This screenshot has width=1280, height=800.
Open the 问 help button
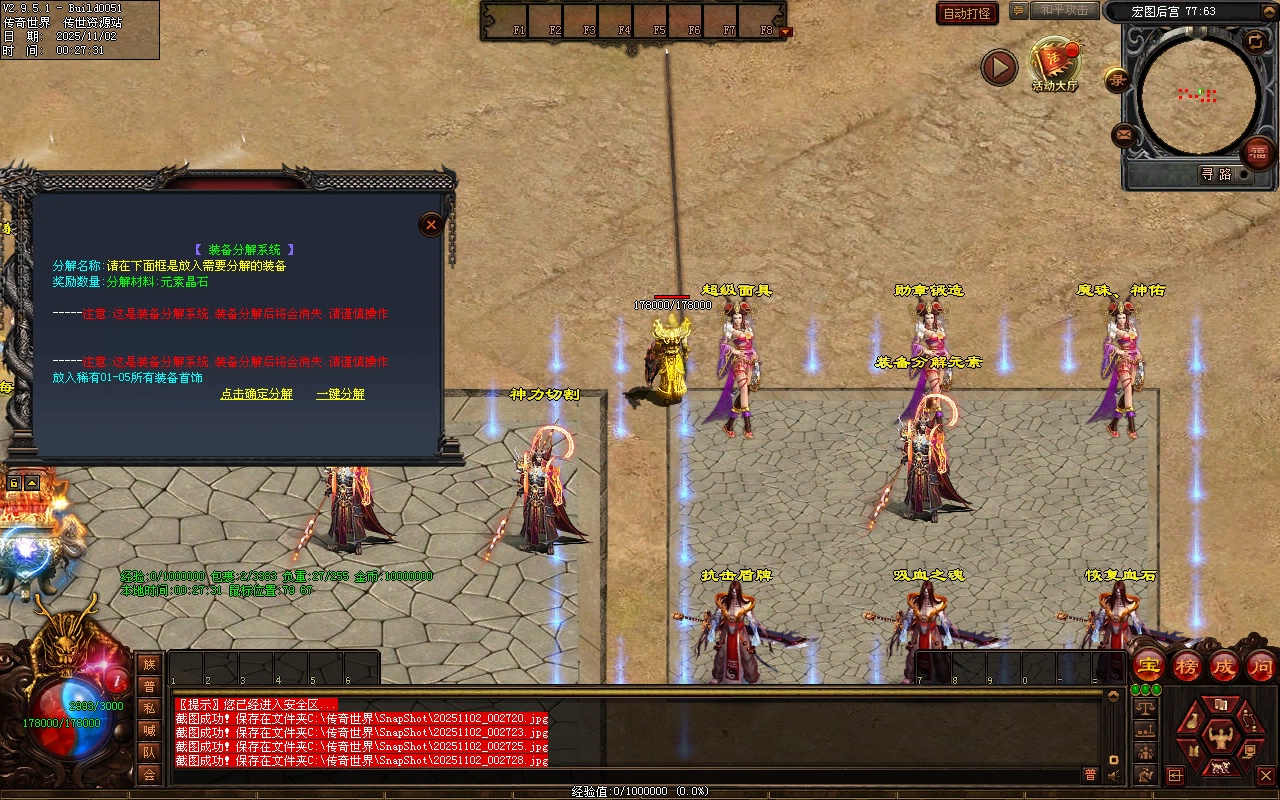1261,665
